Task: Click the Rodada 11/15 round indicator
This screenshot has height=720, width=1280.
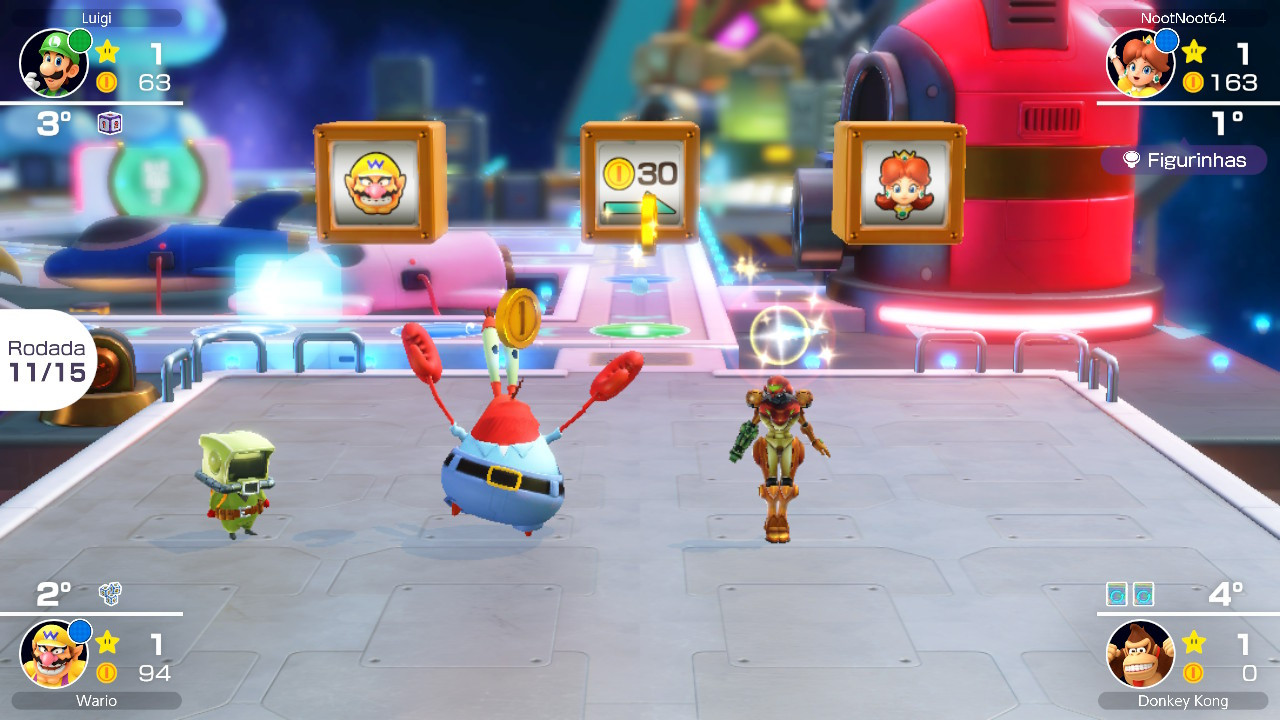Action: click(x=44, y=360)
